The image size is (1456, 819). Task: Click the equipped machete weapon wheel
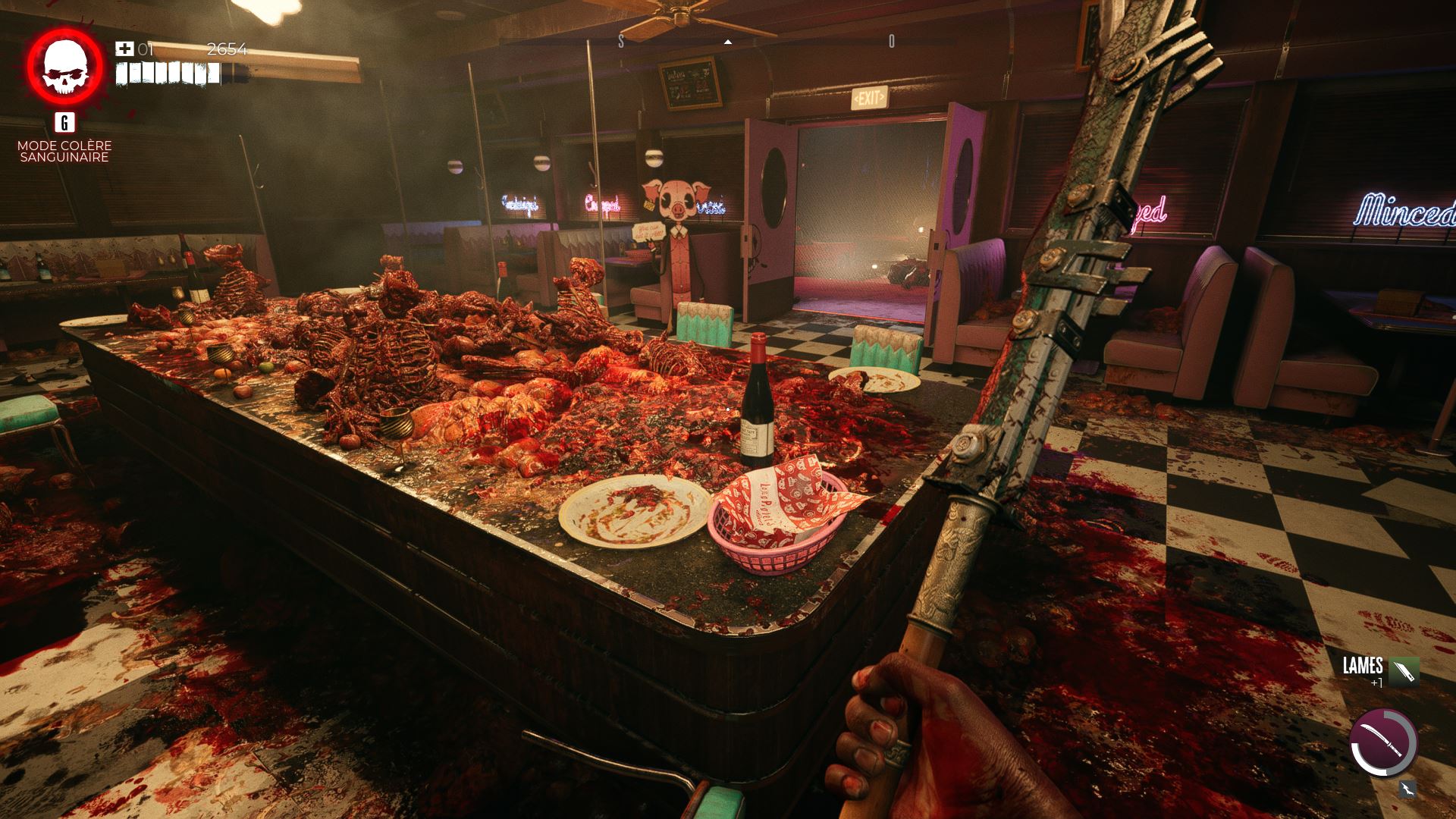1383,743
